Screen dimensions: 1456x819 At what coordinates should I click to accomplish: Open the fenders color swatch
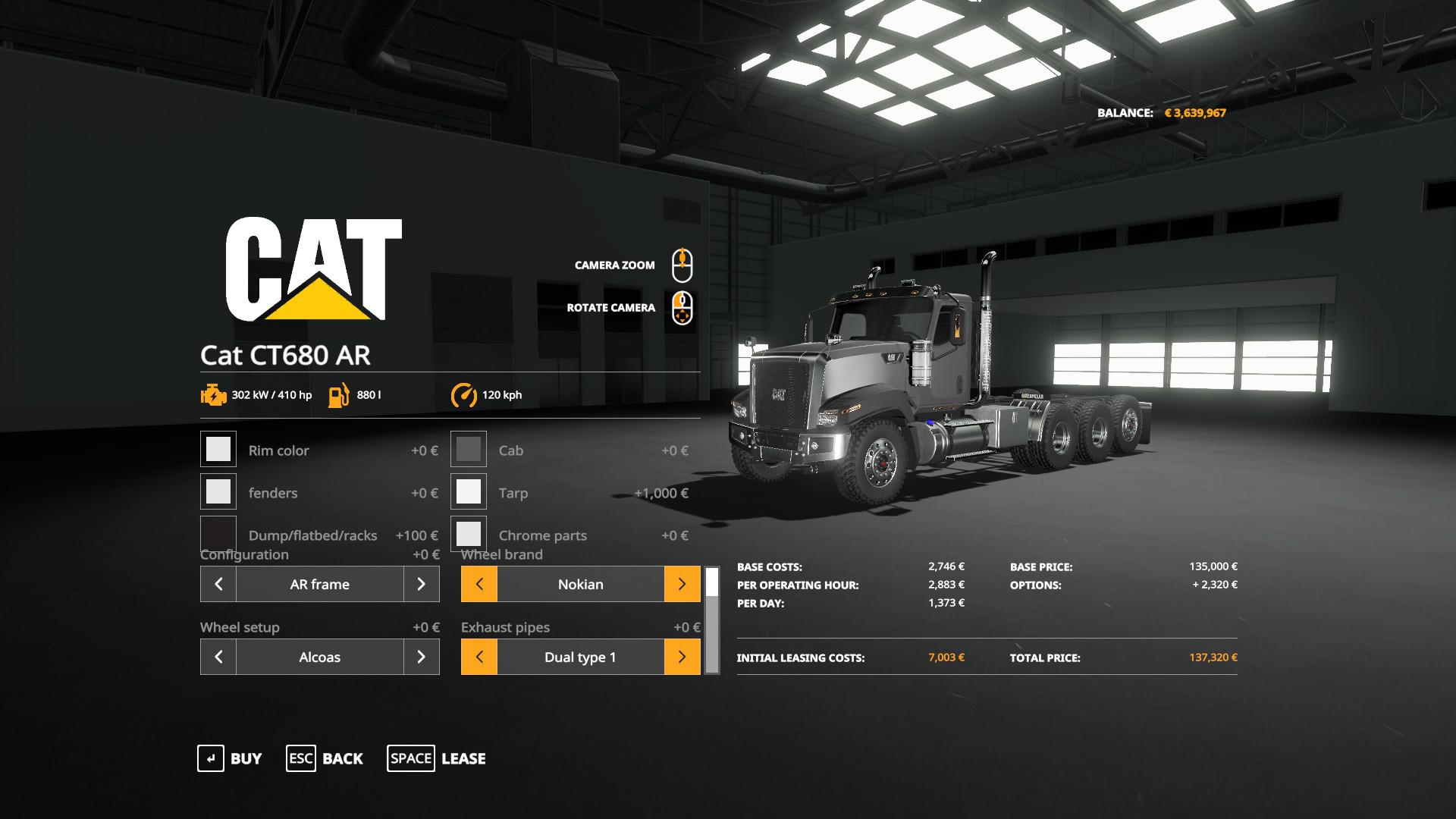click(218, 492)
